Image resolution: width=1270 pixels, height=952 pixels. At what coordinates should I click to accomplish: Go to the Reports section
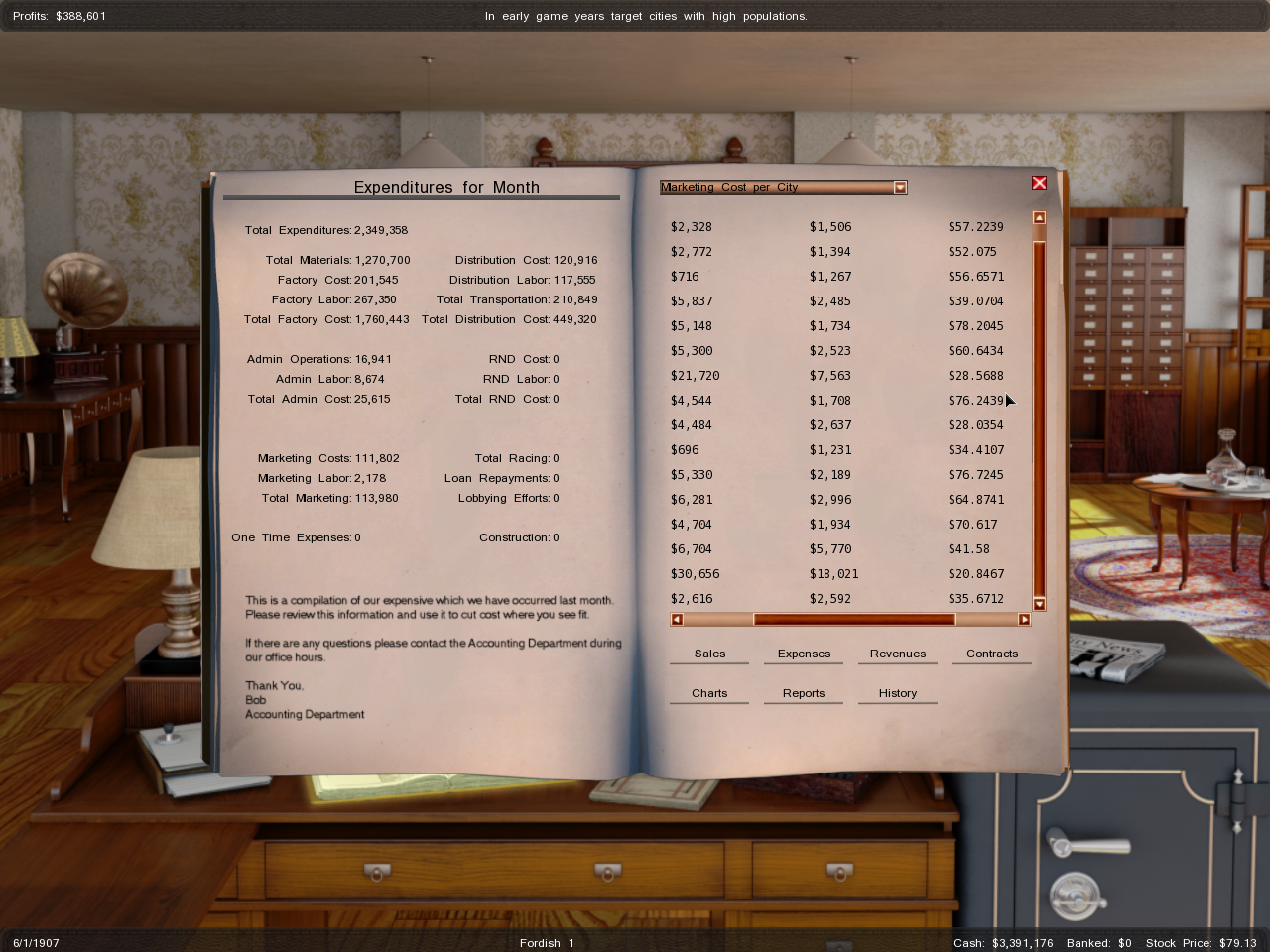pyautogui.click(x=804, y=694)
